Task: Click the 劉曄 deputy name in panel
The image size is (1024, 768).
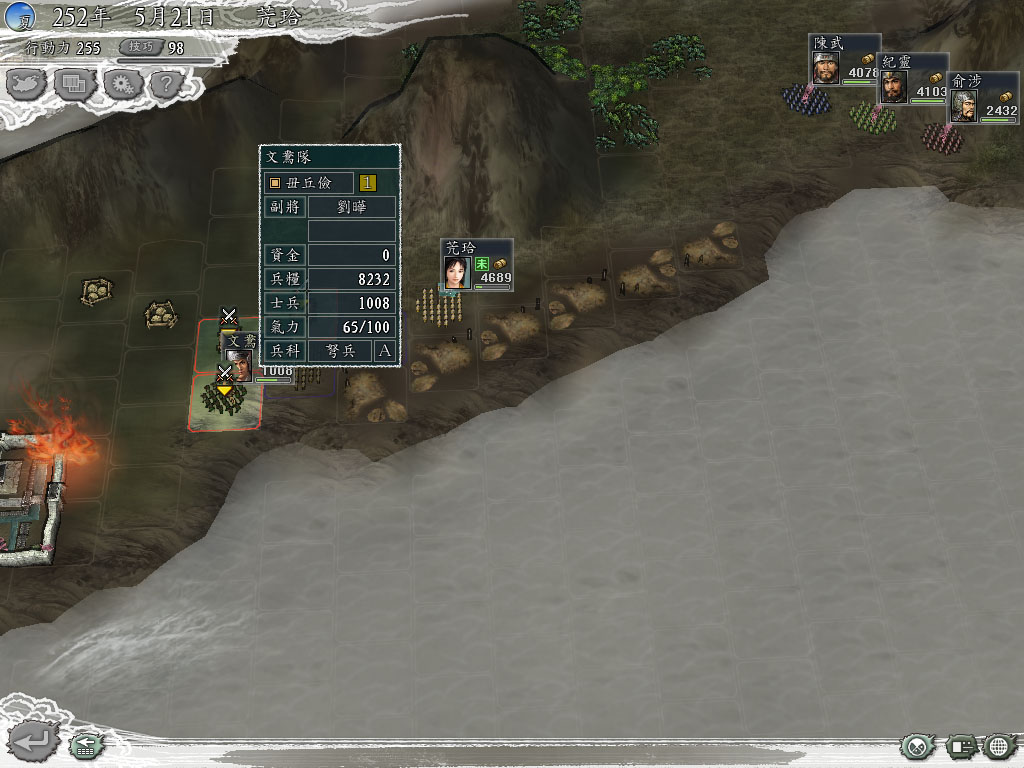Action: click(x=351, y=207)
